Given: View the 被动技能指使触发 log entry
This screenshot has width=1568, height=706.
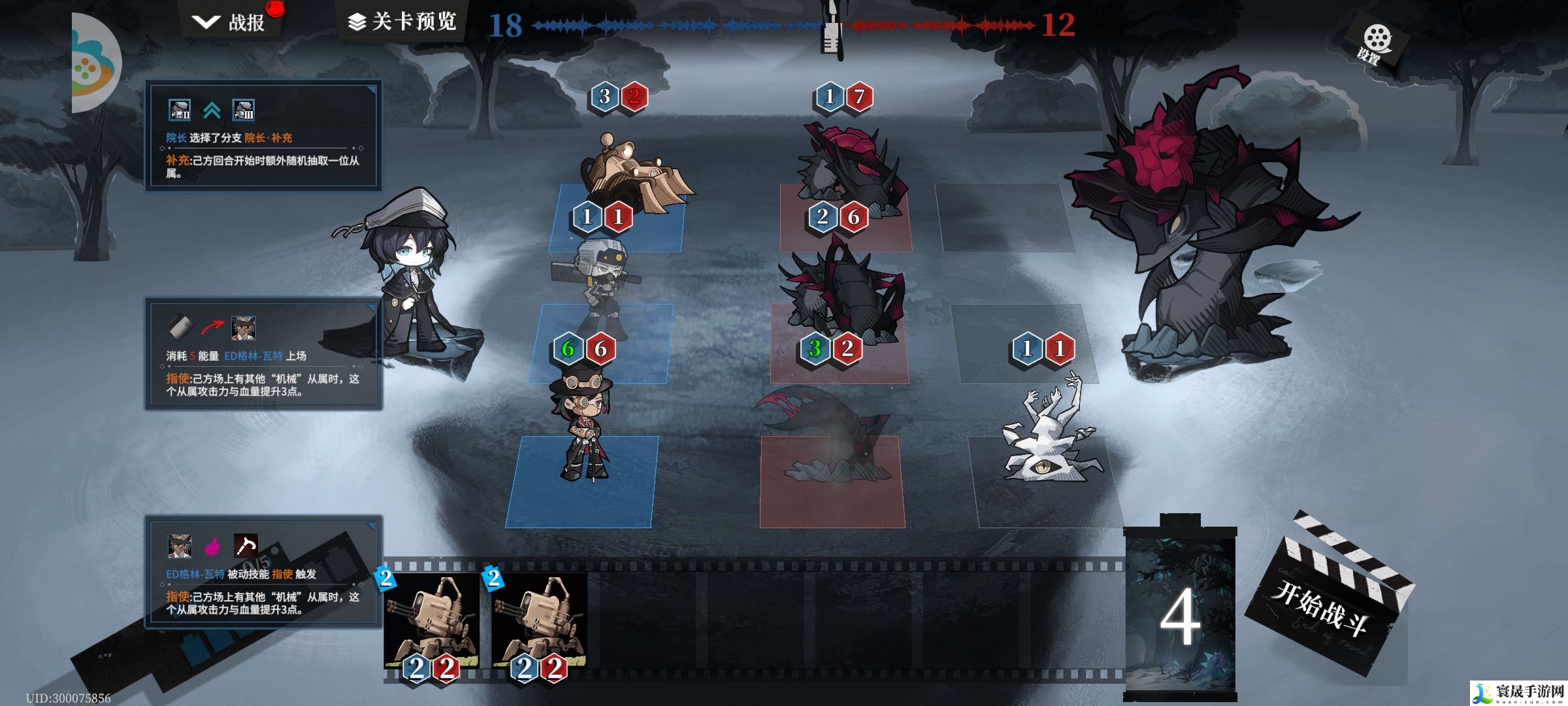Looking at the screenshot, I should tap(263, 572).
